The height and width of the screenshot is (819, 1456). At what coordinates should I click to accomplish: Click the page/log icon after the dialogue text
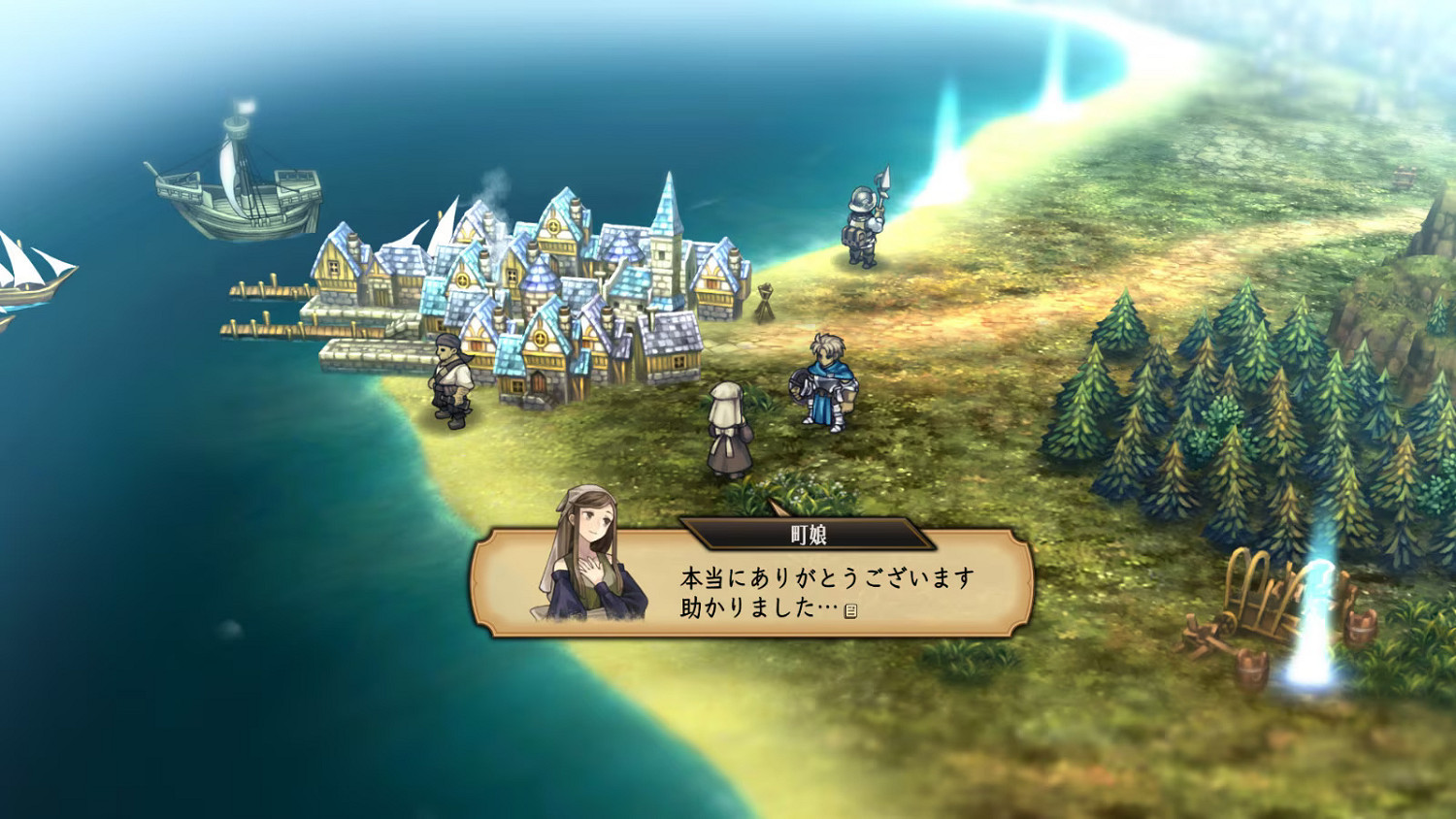pyautogui.click(x=852, y=611)
